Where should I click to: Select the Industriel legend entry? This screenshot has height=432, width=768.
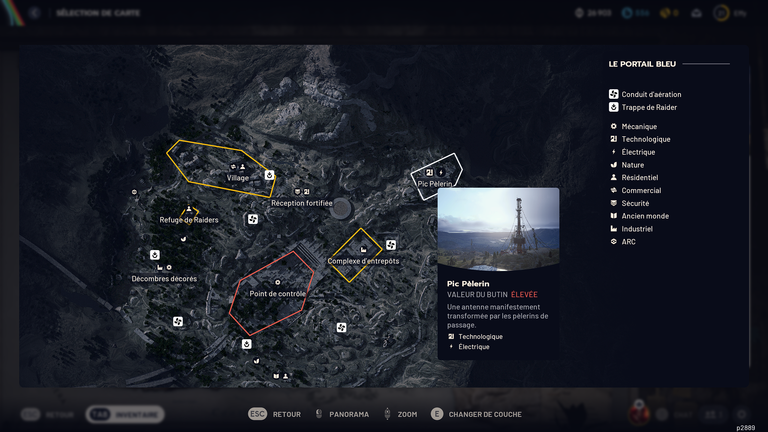(638, 229)
